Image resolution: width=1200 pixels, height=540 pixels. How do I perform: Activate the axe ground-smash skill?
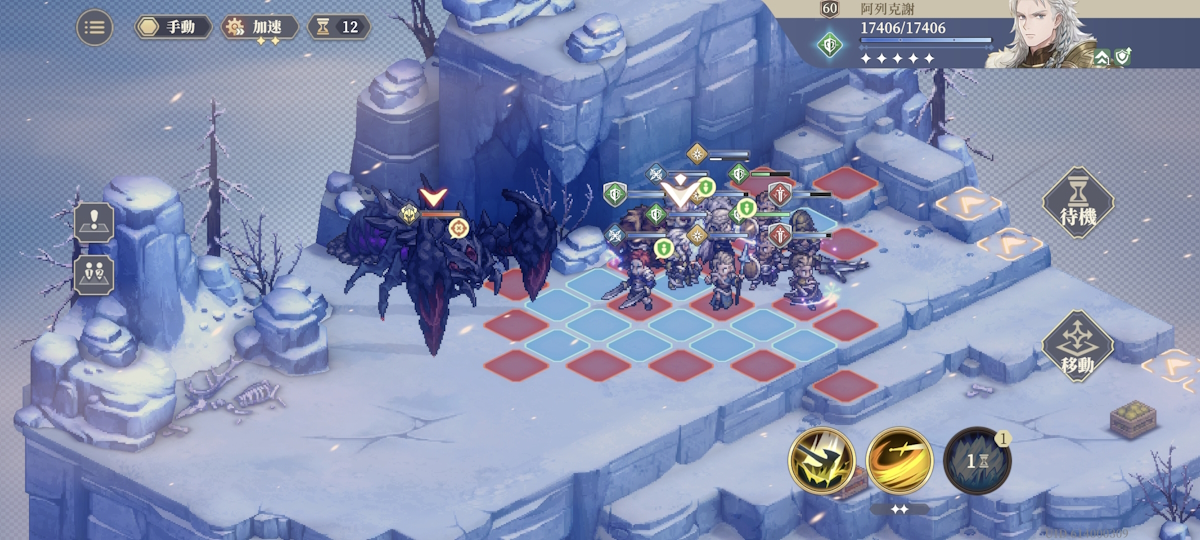822,461
